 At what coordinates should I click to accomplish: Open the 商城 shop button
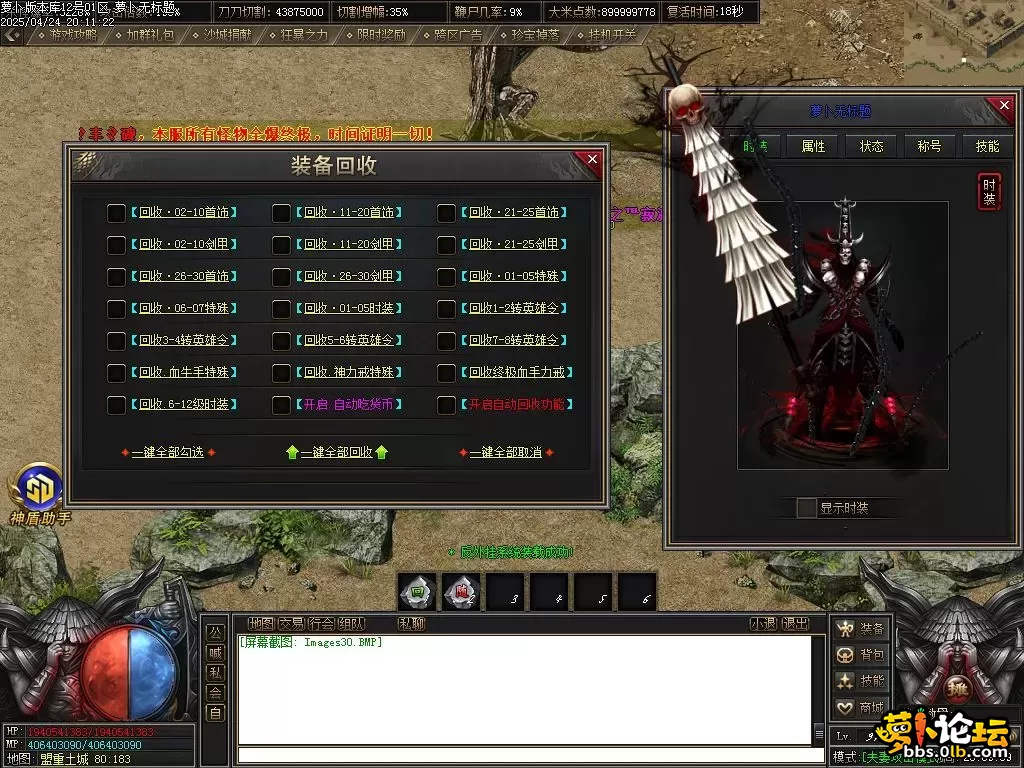[x=861, y=707]
